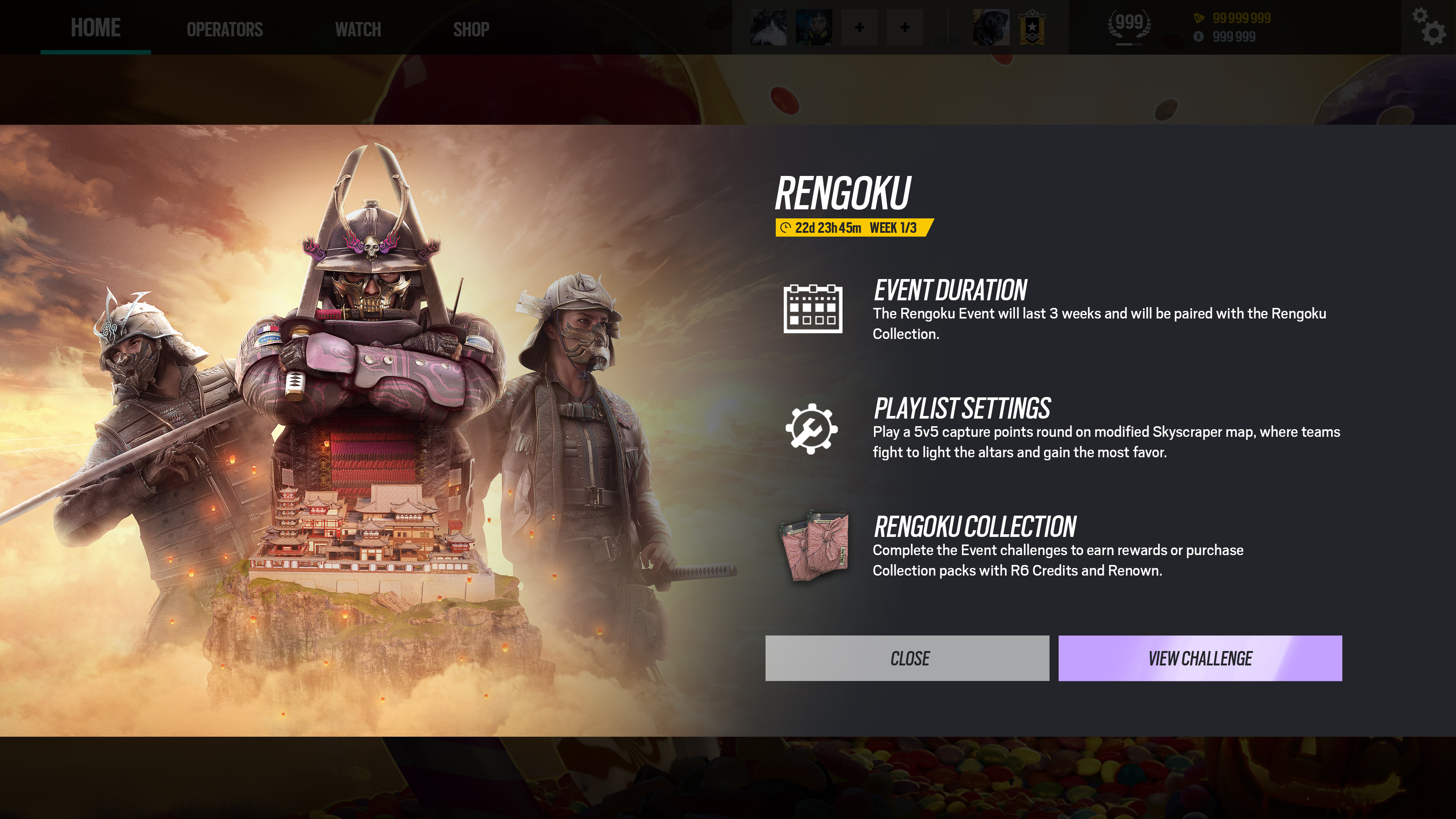Select the goggles operator squad avatar

813,27
